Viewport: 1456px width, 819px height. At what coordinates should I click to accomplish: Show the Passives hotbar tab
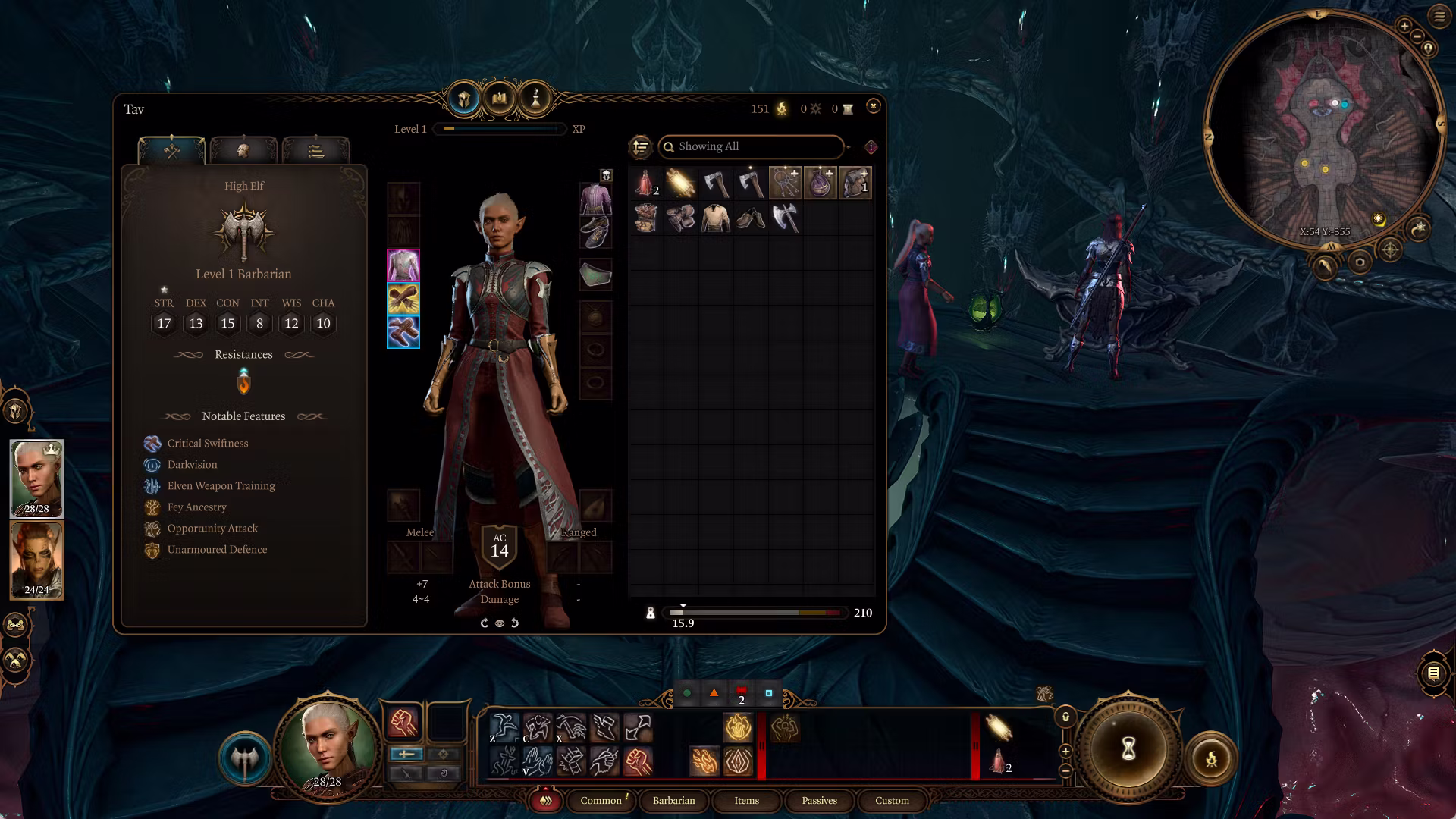pyautogui.click(x=819, y=801)
